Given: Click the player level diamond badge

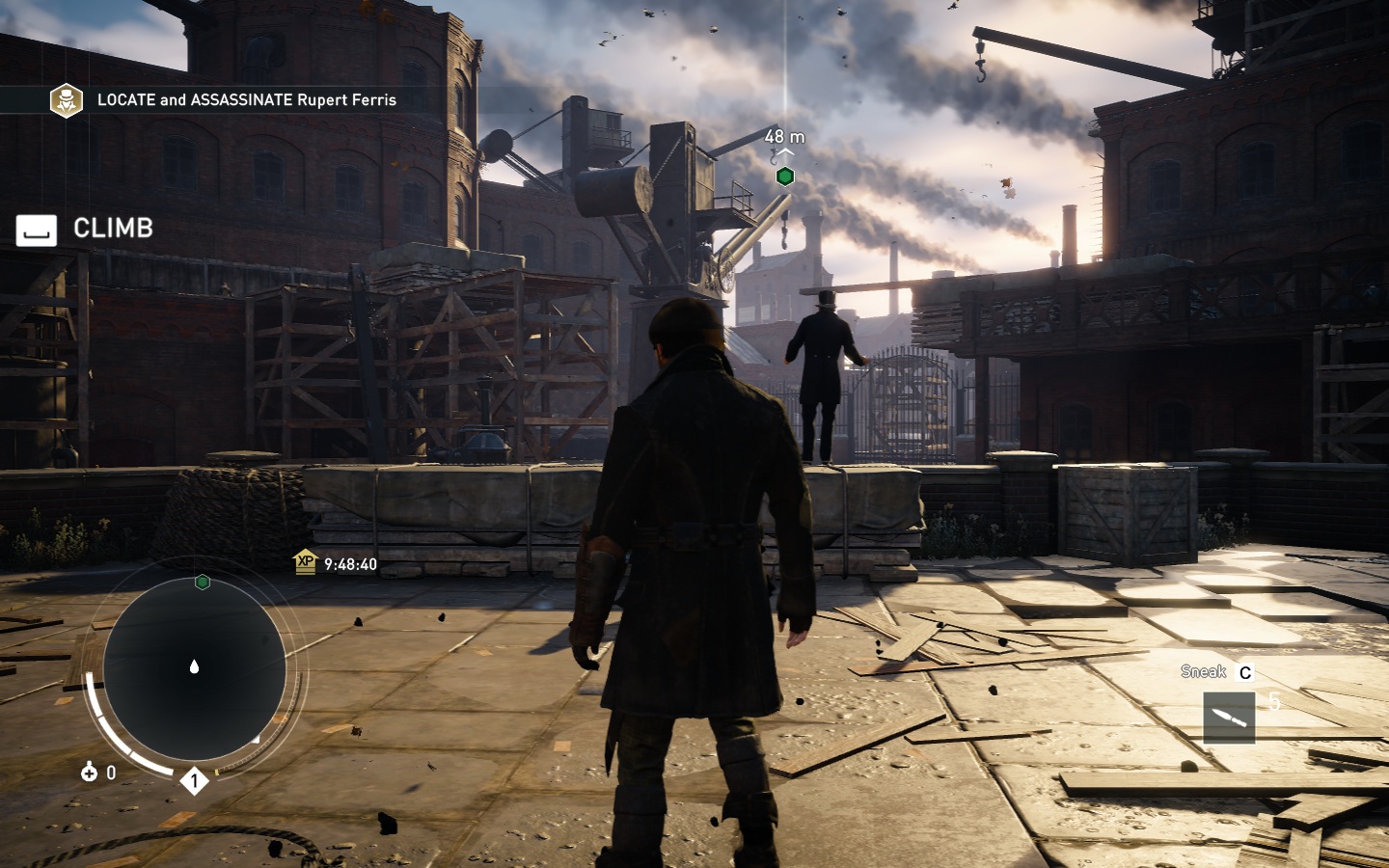Looking at the screenshot, I should pyautogui.click(x=194, y=780).
